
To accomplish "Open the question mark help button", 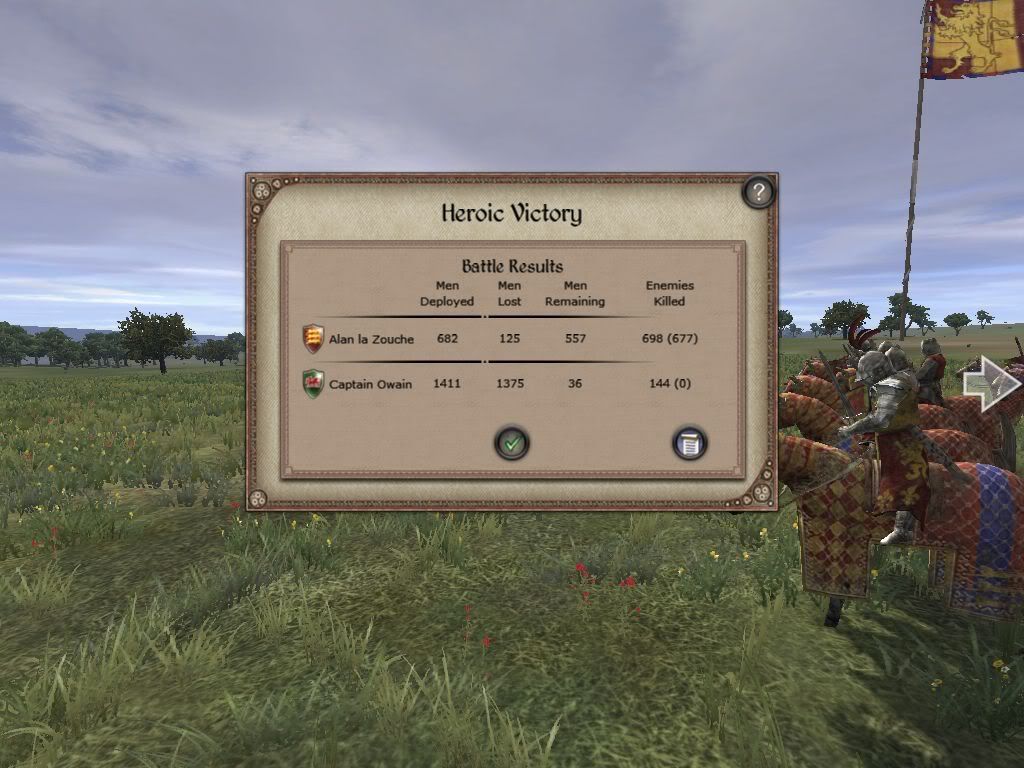I will 758,192.
